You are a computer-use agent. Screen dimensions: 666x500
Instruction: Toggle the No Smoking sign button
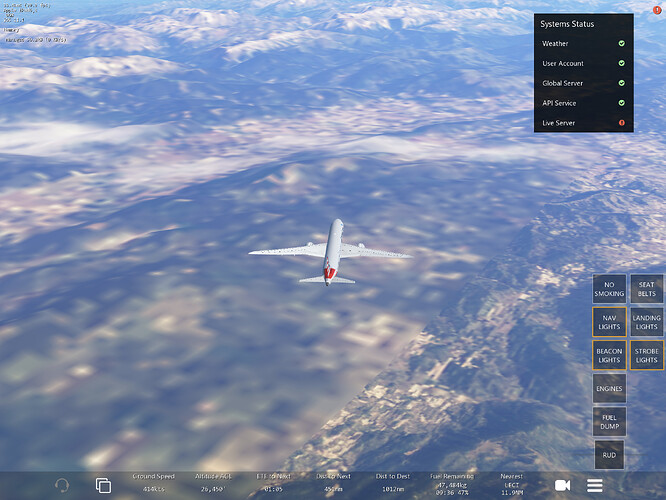click(x=609, y=289)
